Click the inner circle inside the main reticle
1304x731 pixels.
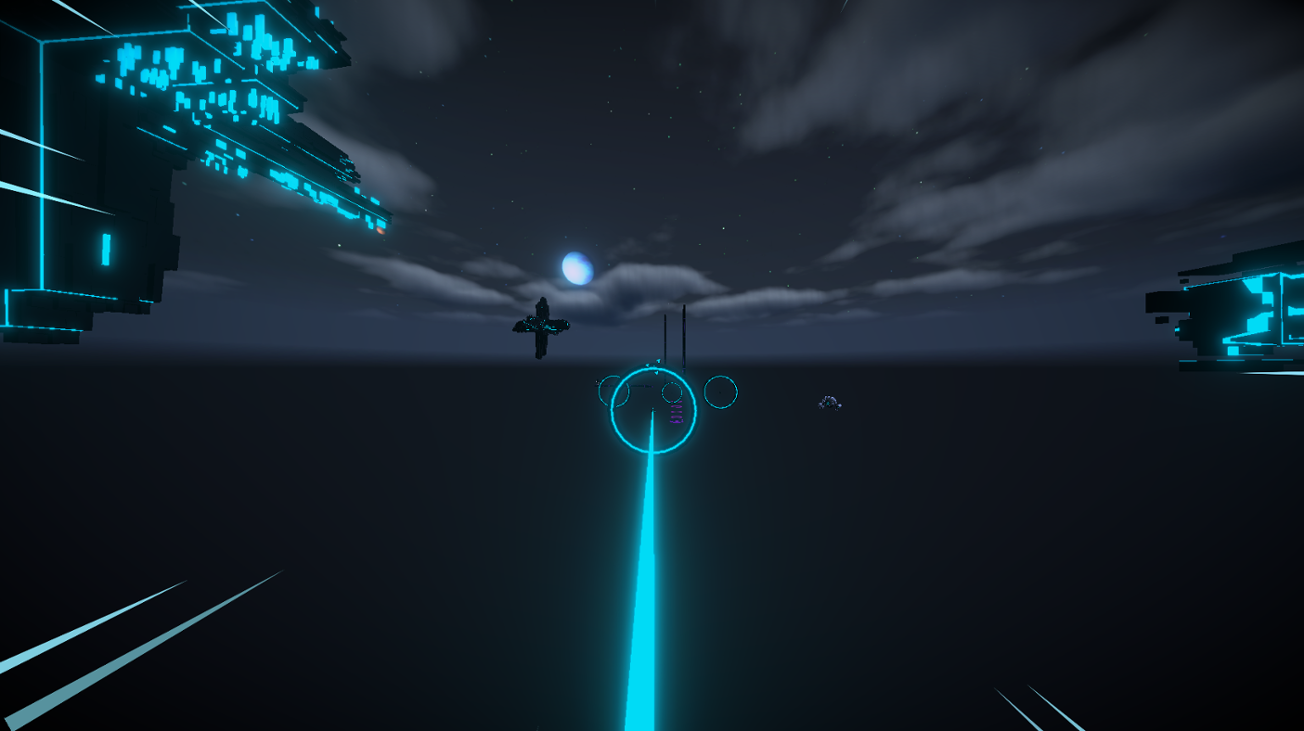coord(672,392)
